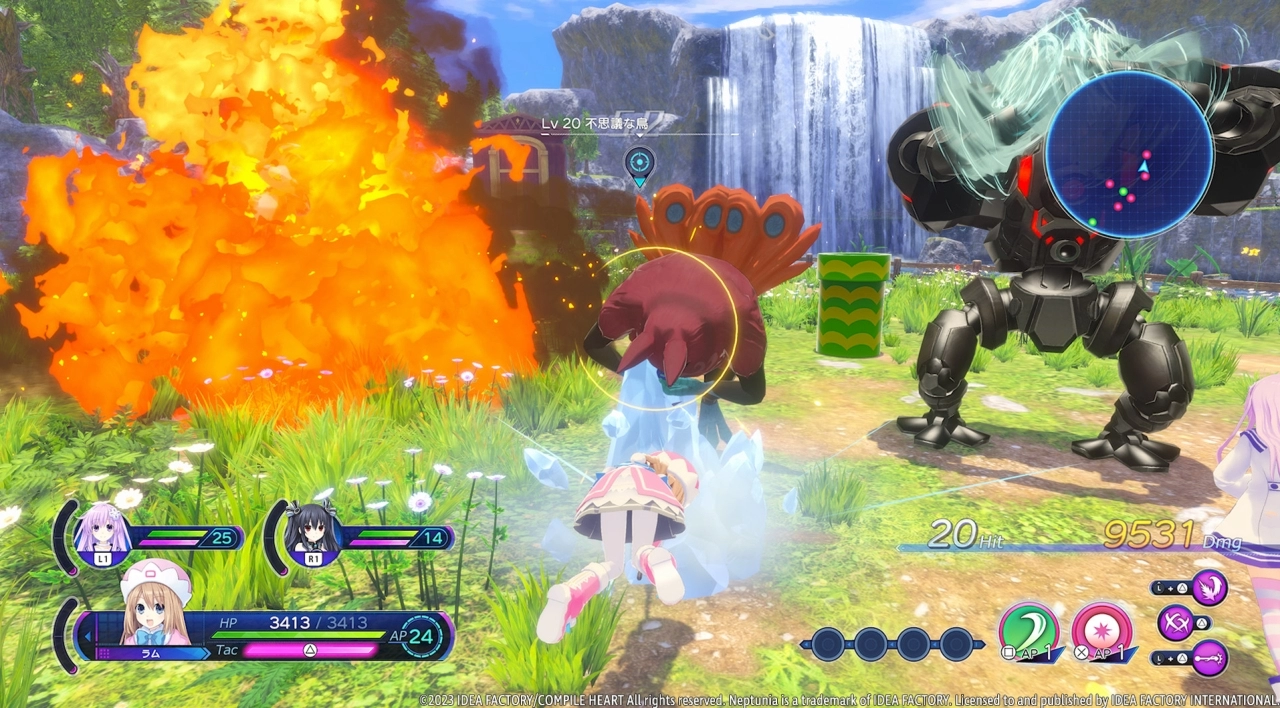Select the purple-haired party member portrait
Image resolution: width=1280 pixels, height=708 pixels.
(x=104, y=532)
